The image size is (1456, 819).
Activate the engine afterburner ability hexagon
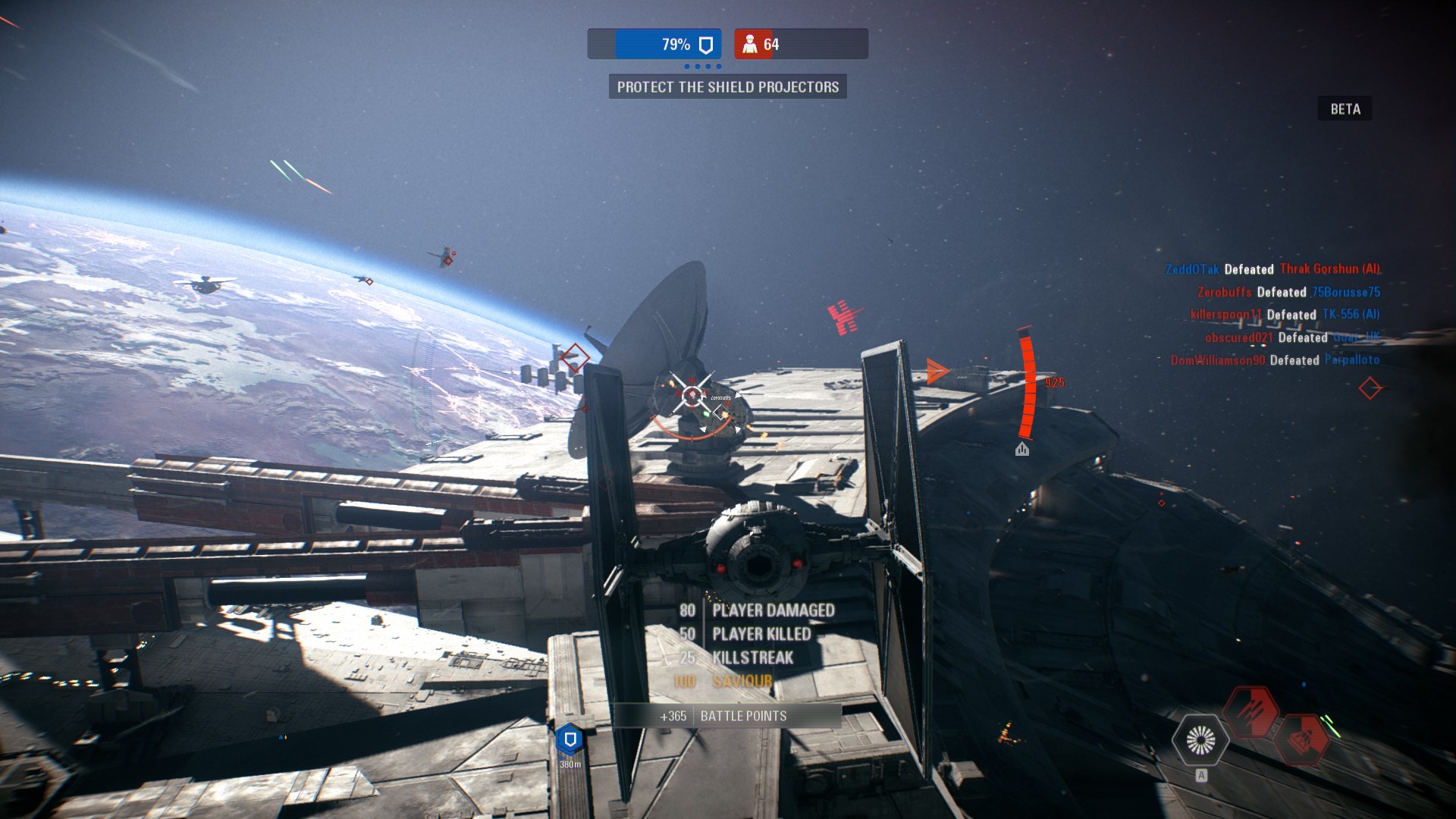(x=1200, y=739)
